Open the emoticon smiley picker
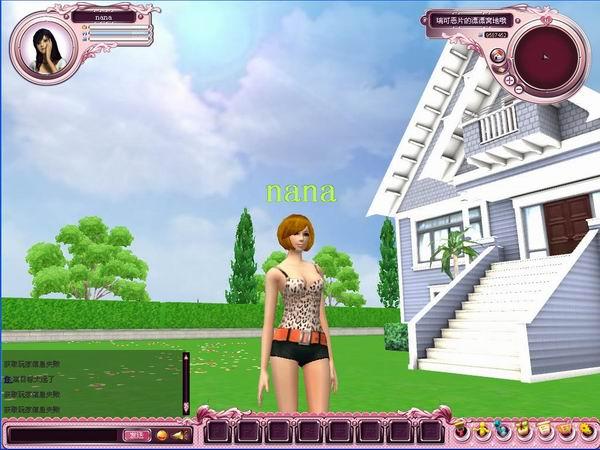The image size is (600, 450). click(163, 435)
